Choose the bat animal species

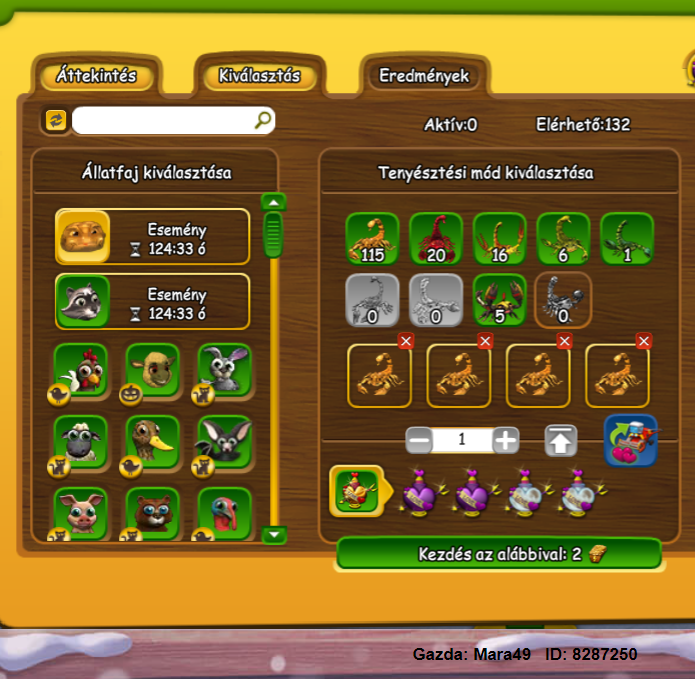click(x=223, y=442)
